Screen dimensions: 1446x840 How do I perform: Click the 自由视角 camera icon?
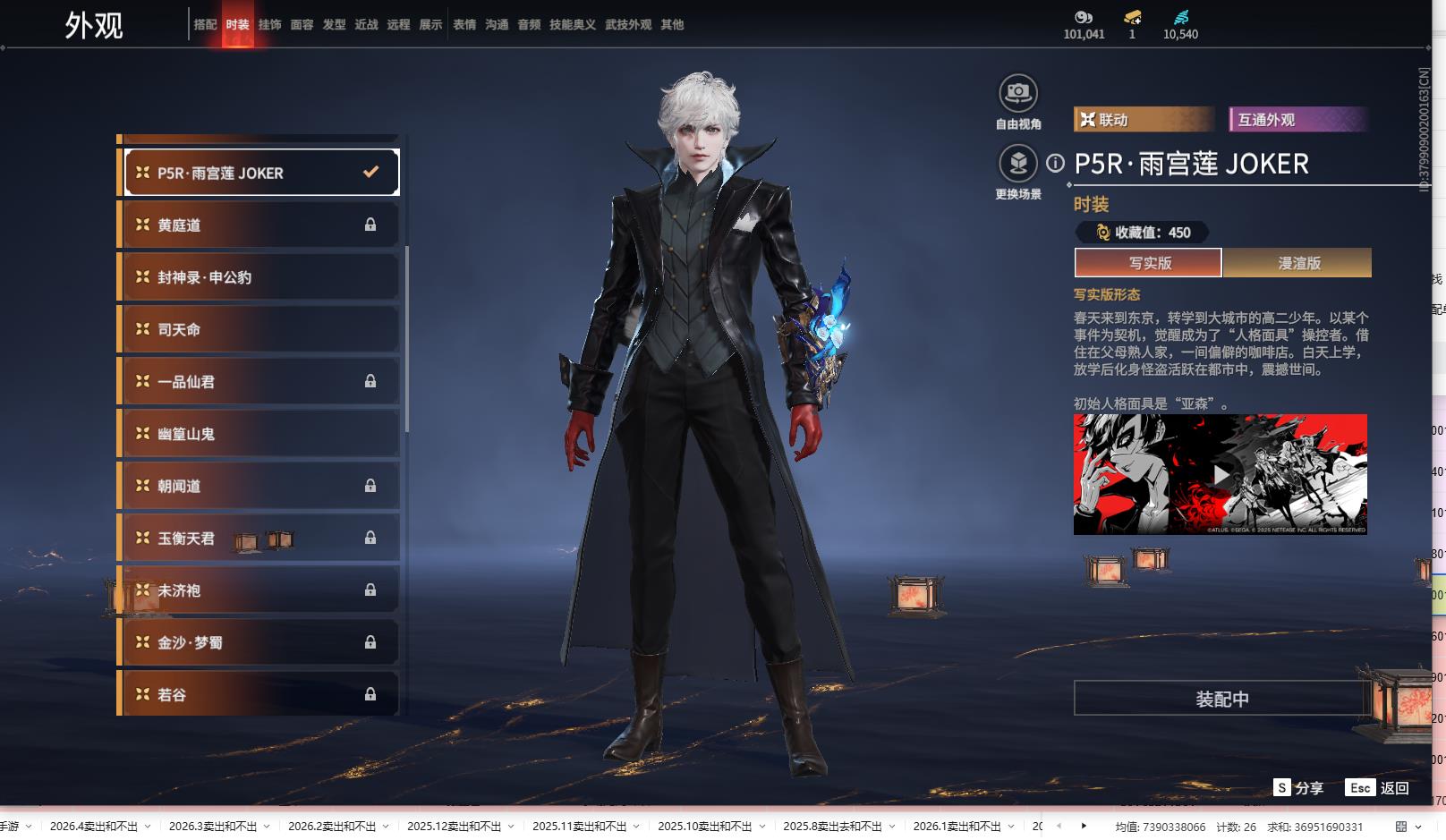click(x=1018, y=93)
